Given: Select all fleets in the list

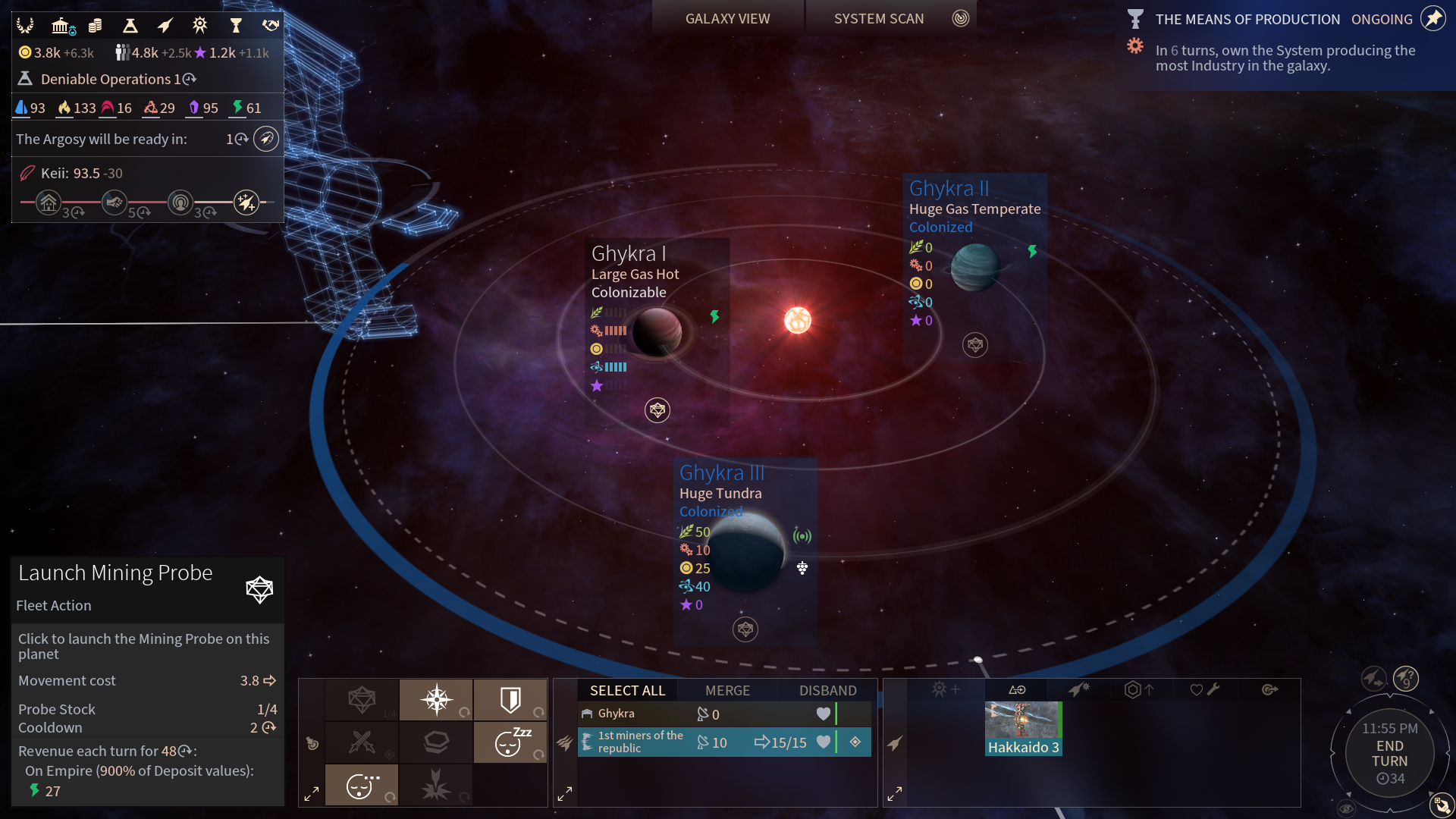Looking at the screenshot, I should click(x=627, y=690).
